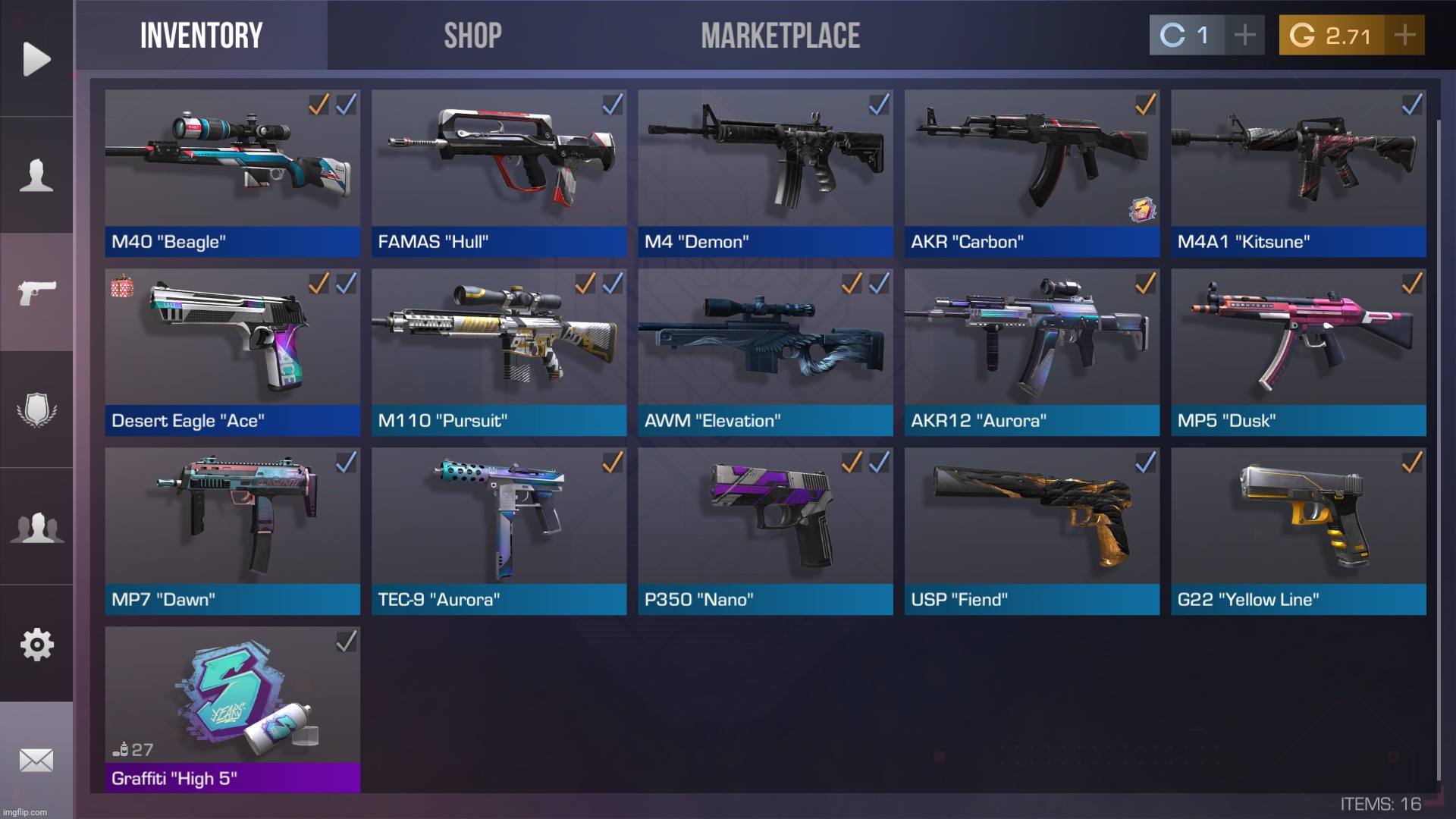Choose the AWM "Elevation" sniper skin
The height and width of the screenshot is (819, 1456).
pos(765,352)
